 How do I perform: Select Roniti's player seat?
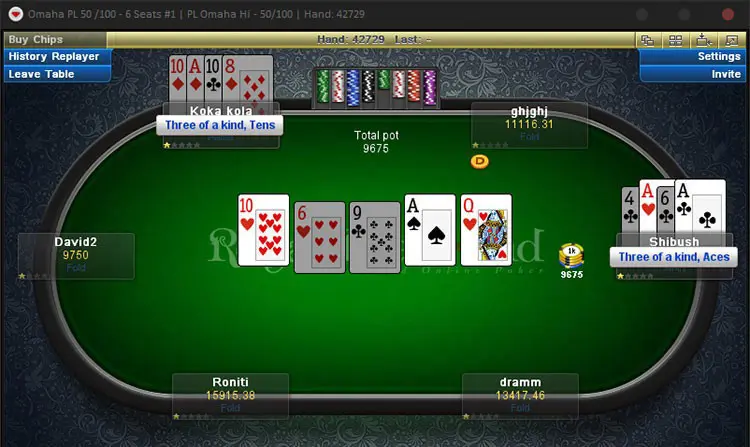[230, 396]
